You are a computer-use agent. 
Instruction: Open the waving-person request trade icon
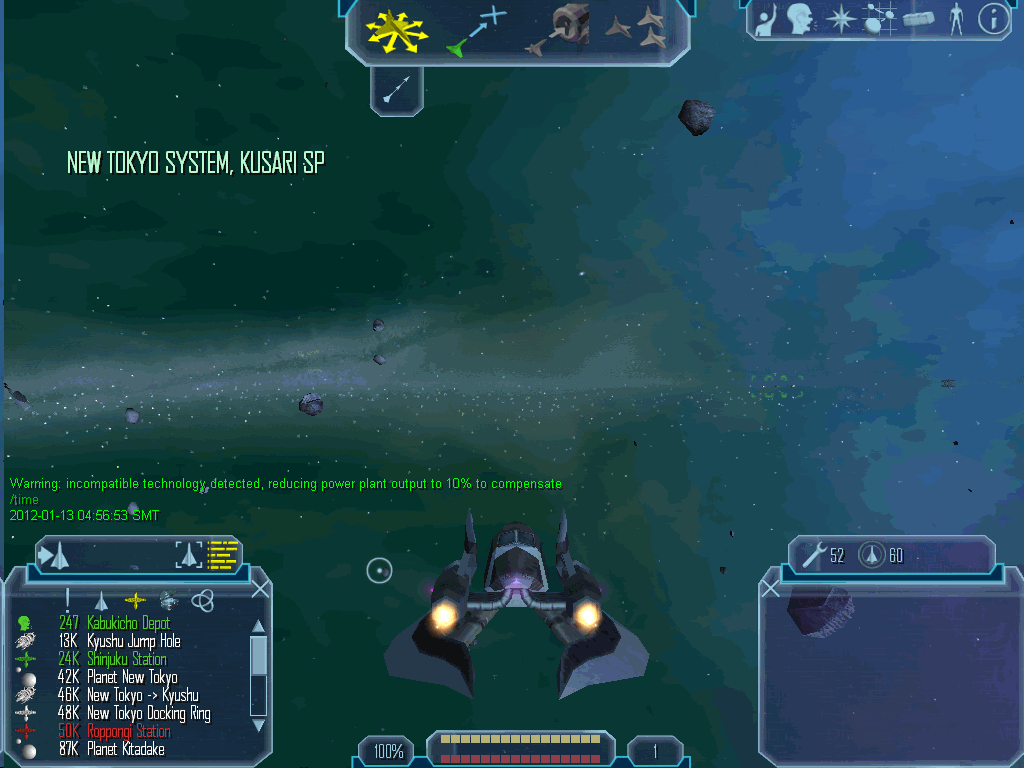coord(767,20)
